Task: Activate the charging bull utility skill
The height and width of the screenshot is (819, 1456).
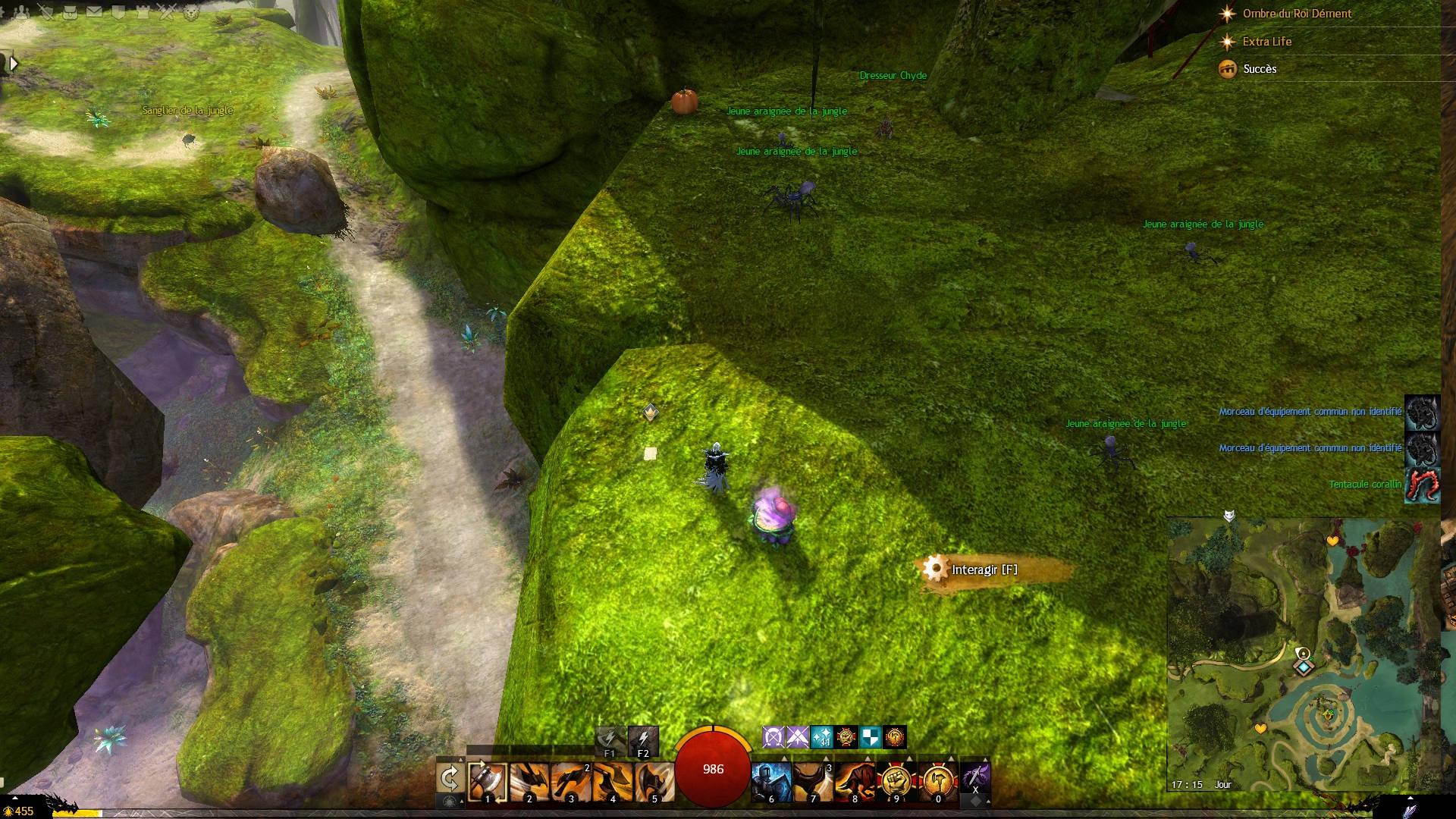Action: [x=855, y=781]
